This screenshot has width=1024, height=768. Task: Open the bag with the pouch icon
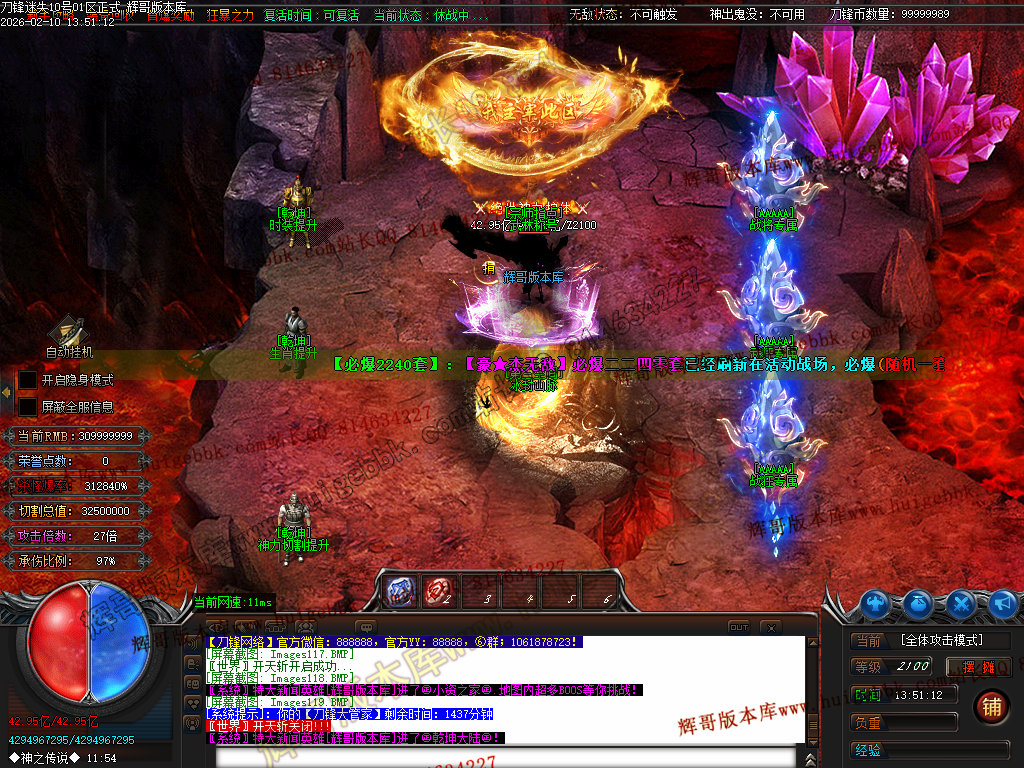[919, 603]
